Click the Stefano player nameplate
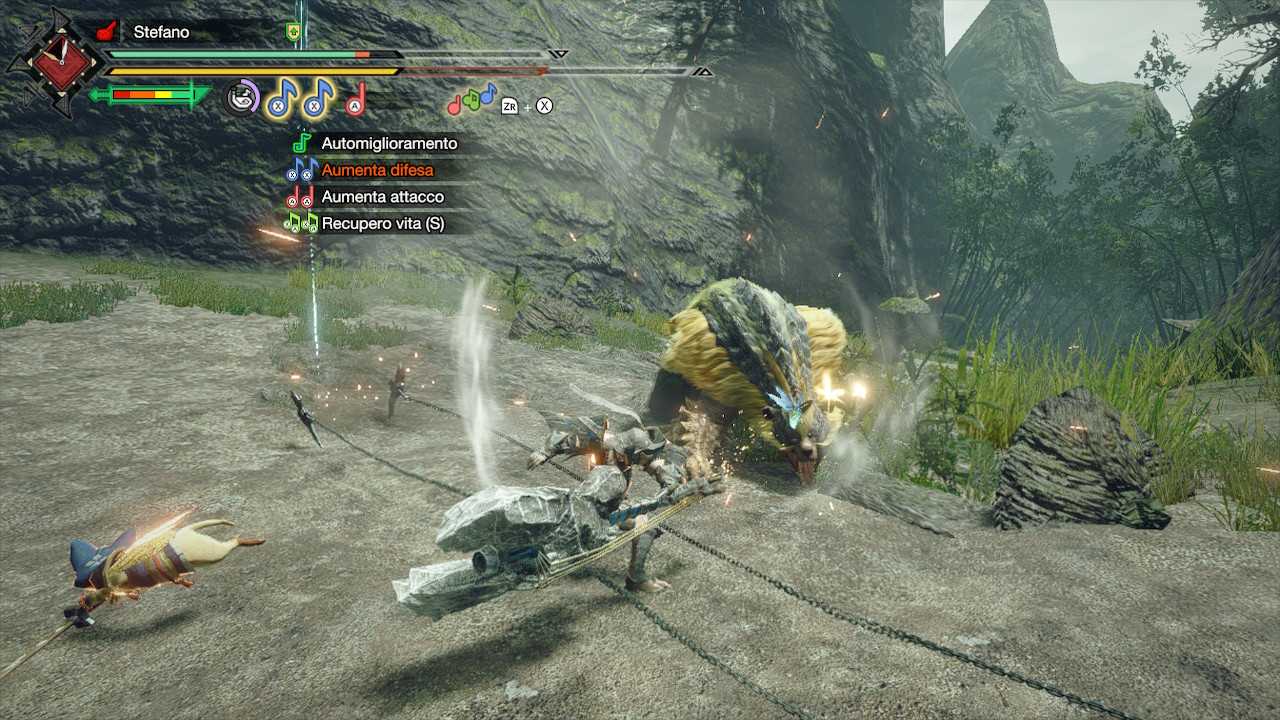Image resolution: width=1280 pixels, height=720 pixels. pyautogui.click(x=160, y=31)
